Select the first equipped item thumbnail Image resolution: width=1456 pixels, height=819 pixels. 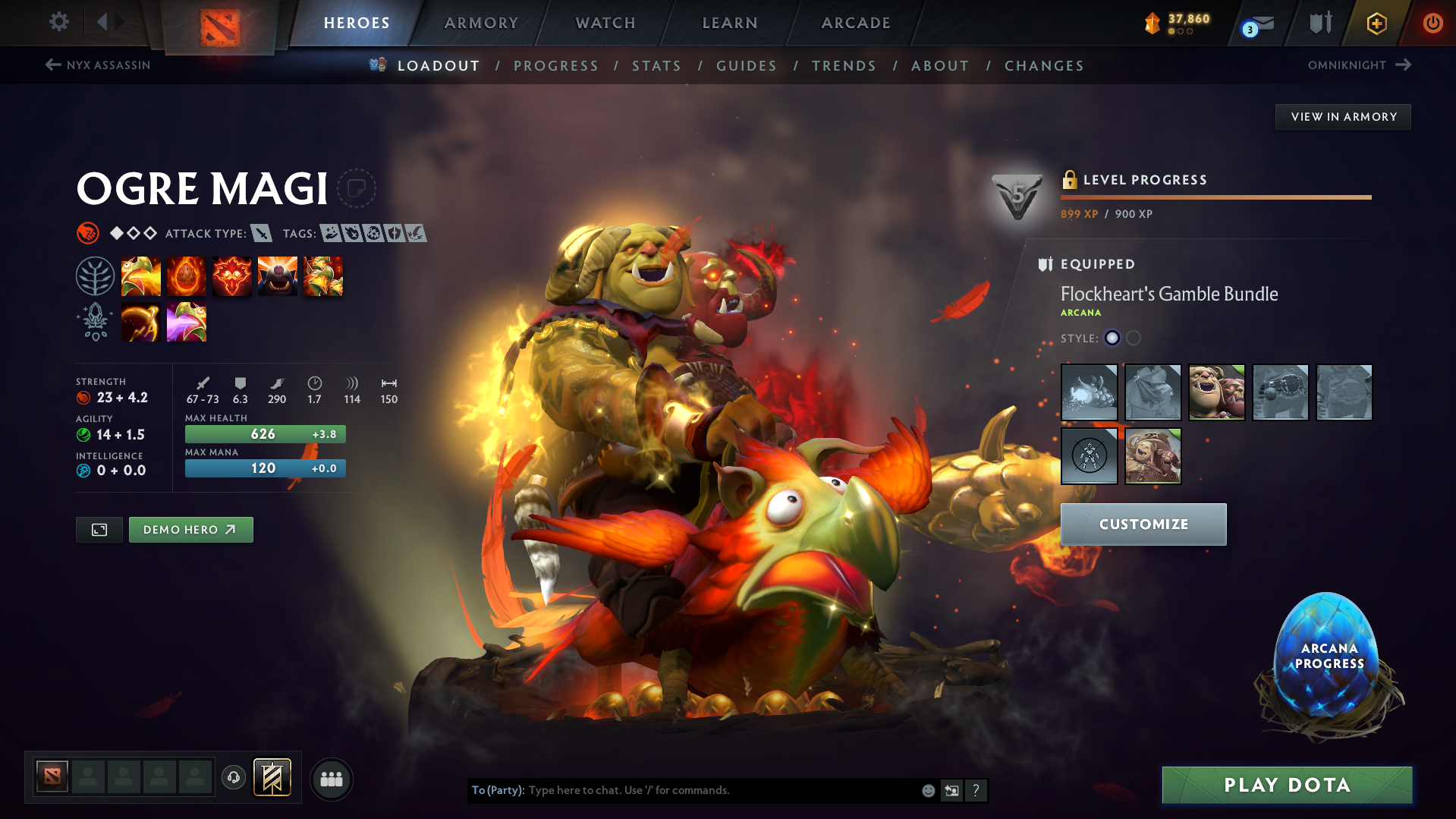[1089, 392]
